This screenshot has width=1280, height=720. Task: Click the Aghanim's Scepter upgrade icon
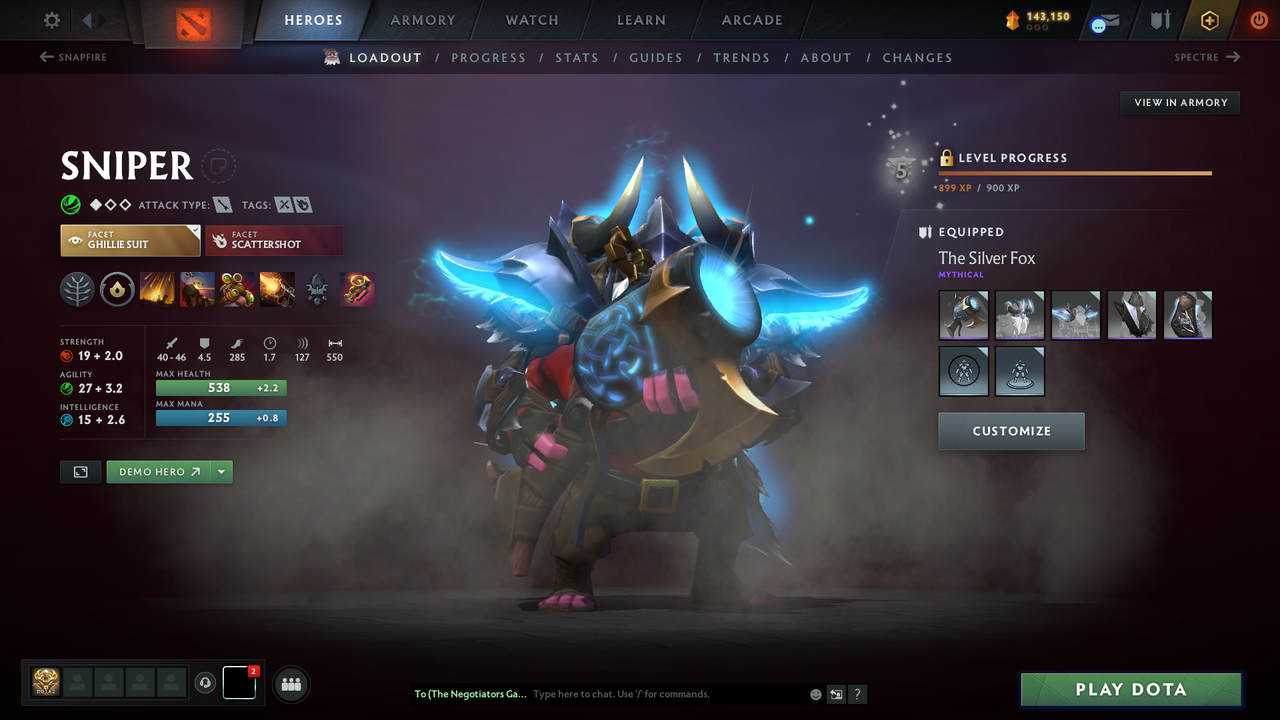[x=317, y=290]
